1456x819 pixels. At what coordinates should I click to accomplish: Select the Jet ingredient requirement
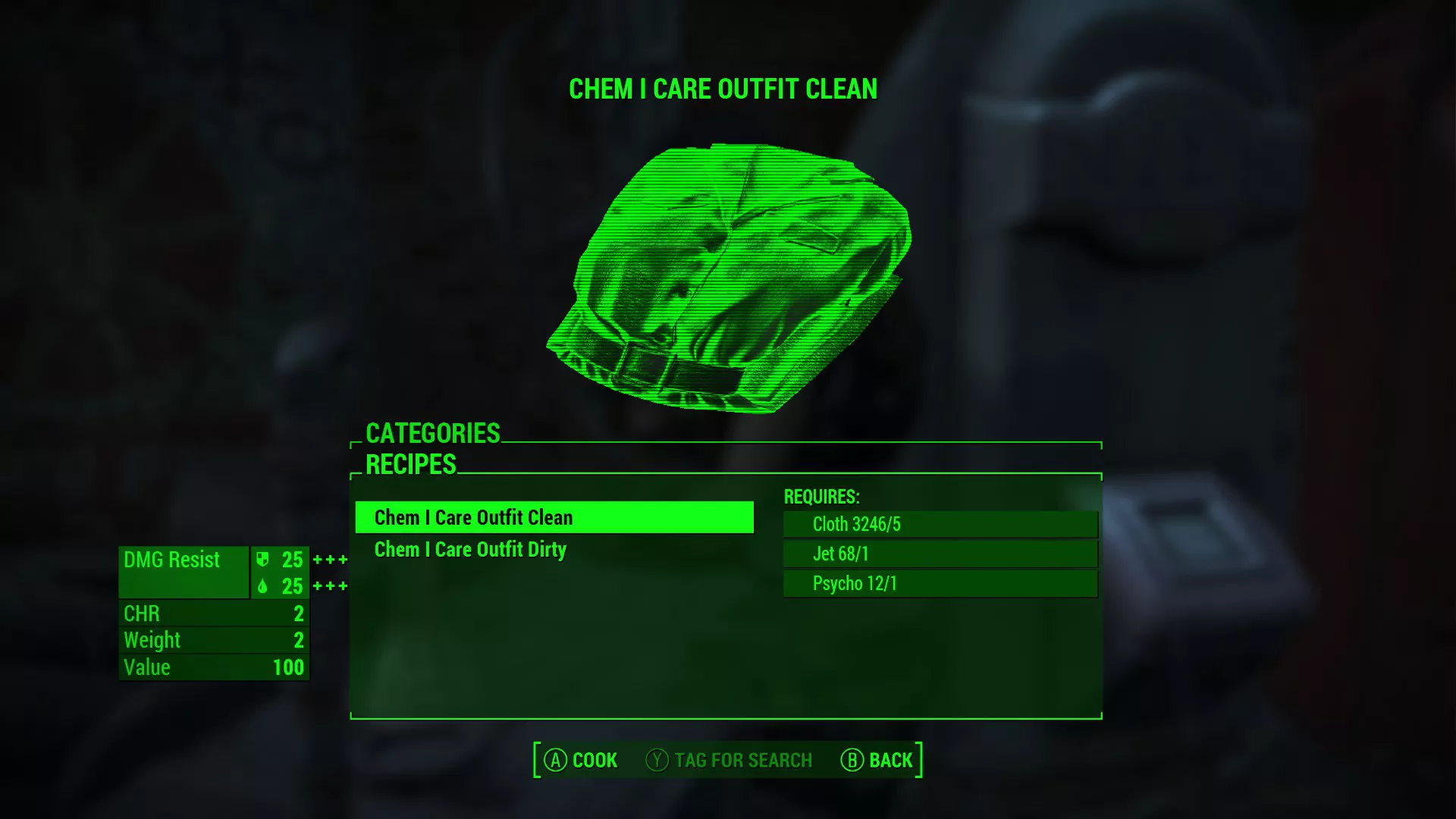(x=940, y=554)
